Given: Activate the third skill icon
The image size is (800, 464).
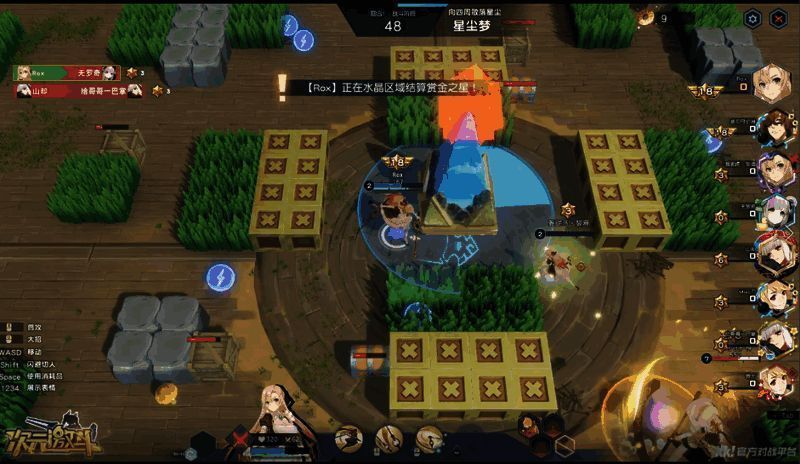Looking at the screenshot, I should pos(430,437).
